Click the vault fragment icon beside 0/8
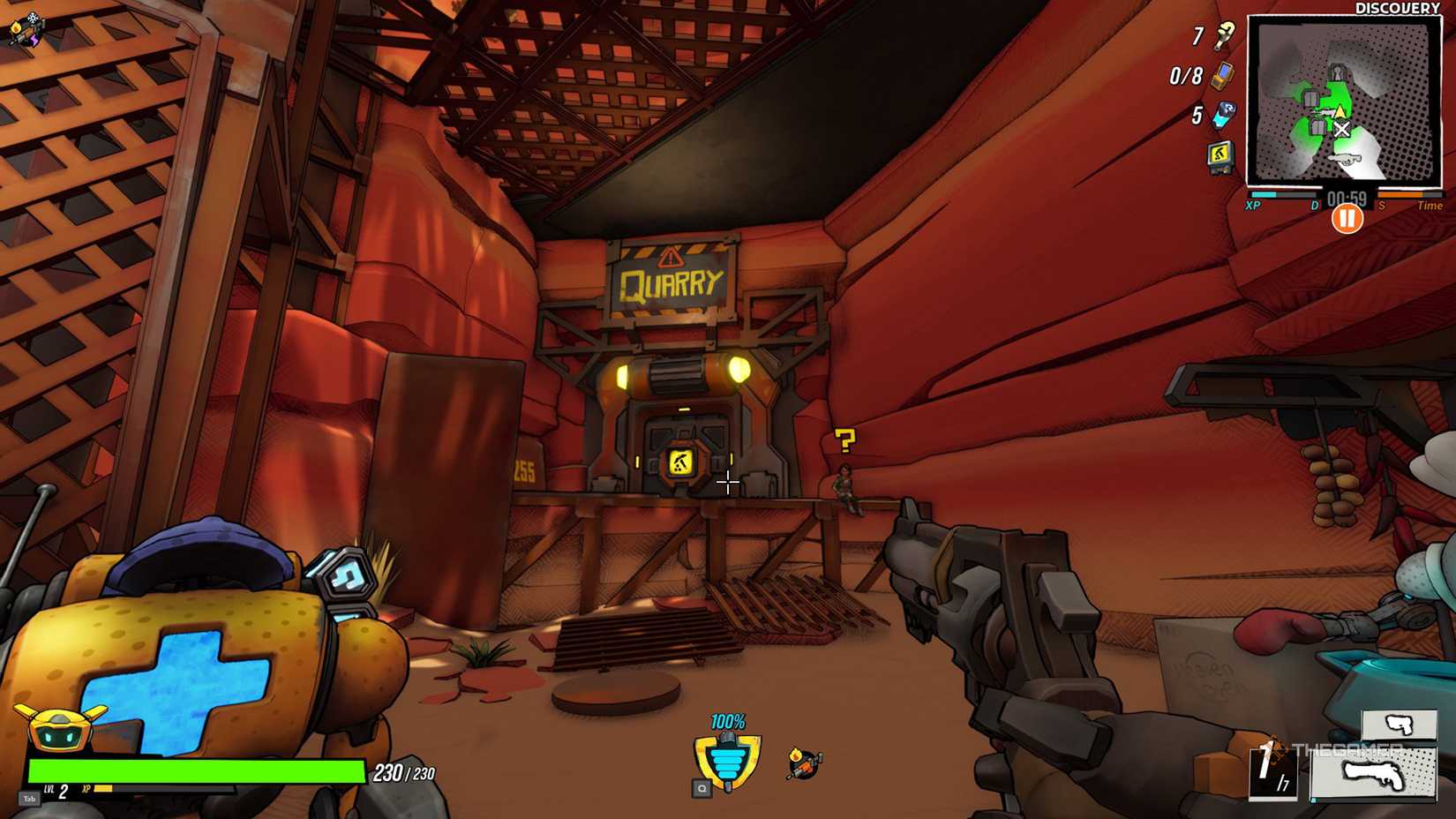Viewport: 1456px width, 819px height. (x=1222, y=77)
